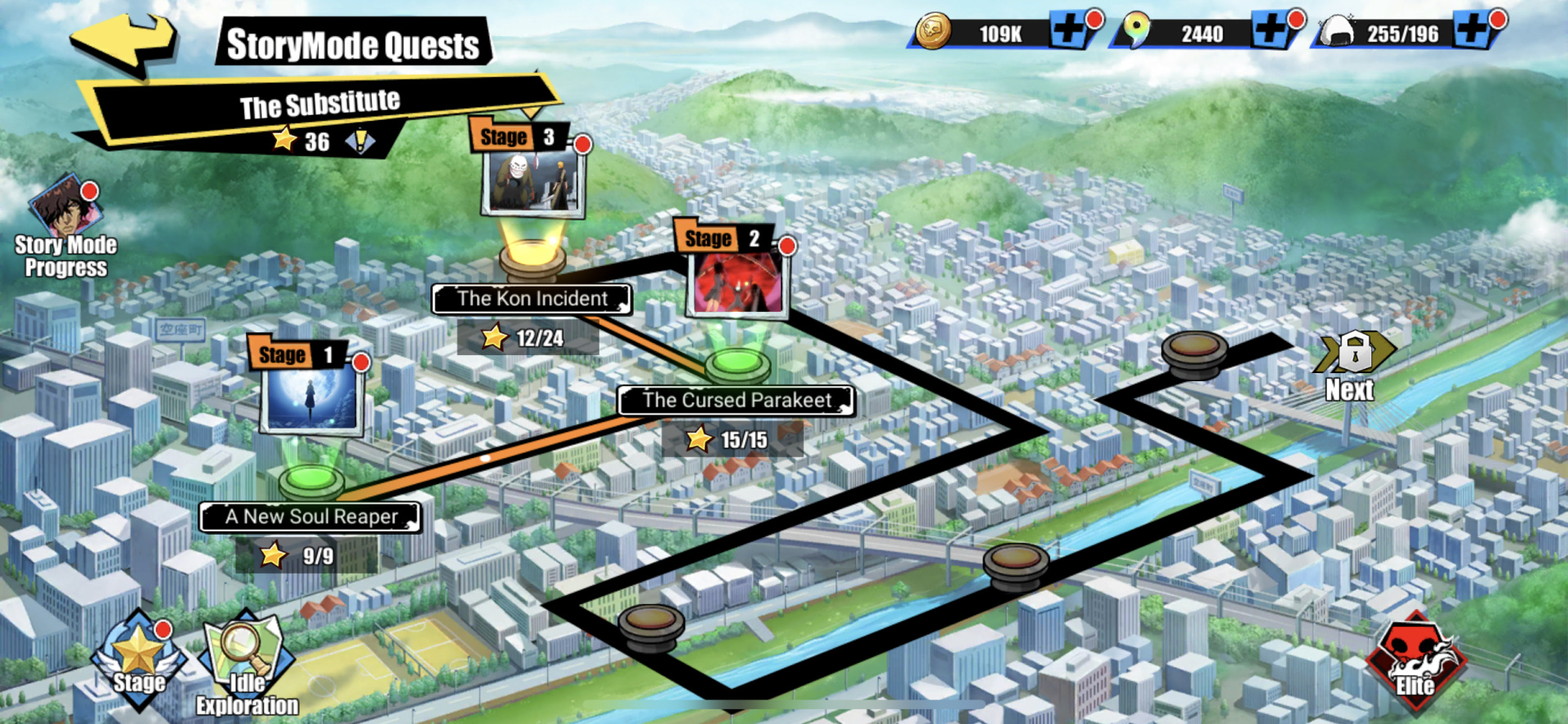Click the plus button next to coins
The width and height of the screenshot is (1568, 724).
tap(1070, 29)
